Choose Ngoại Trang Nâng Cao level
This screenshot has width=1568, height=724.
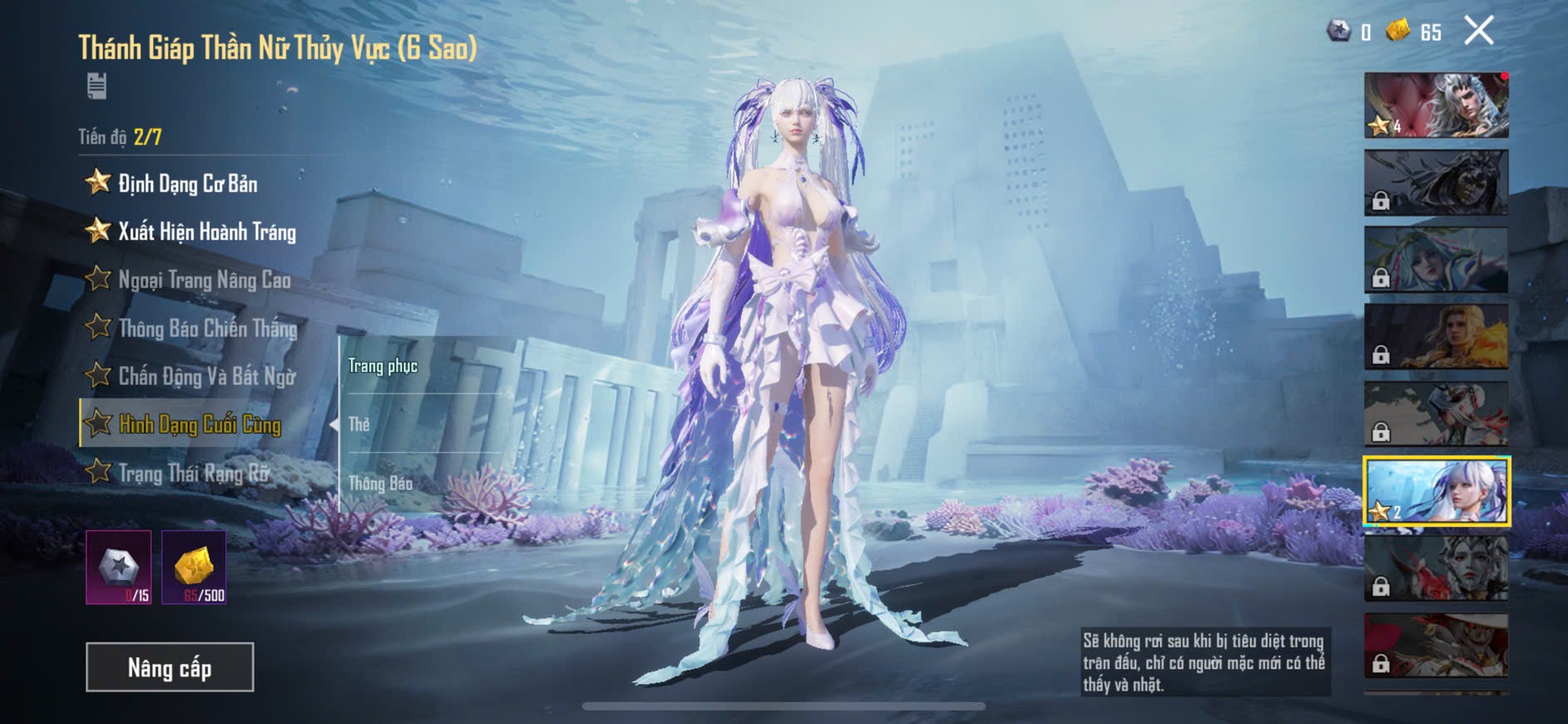point(204,280)
